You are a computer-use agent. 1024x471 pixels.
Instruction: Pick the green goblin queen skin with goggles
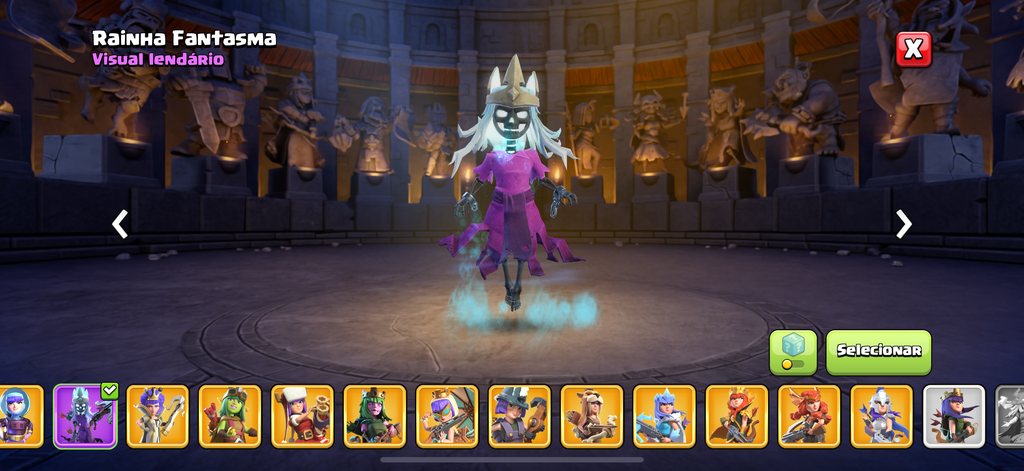pos(230,415)
